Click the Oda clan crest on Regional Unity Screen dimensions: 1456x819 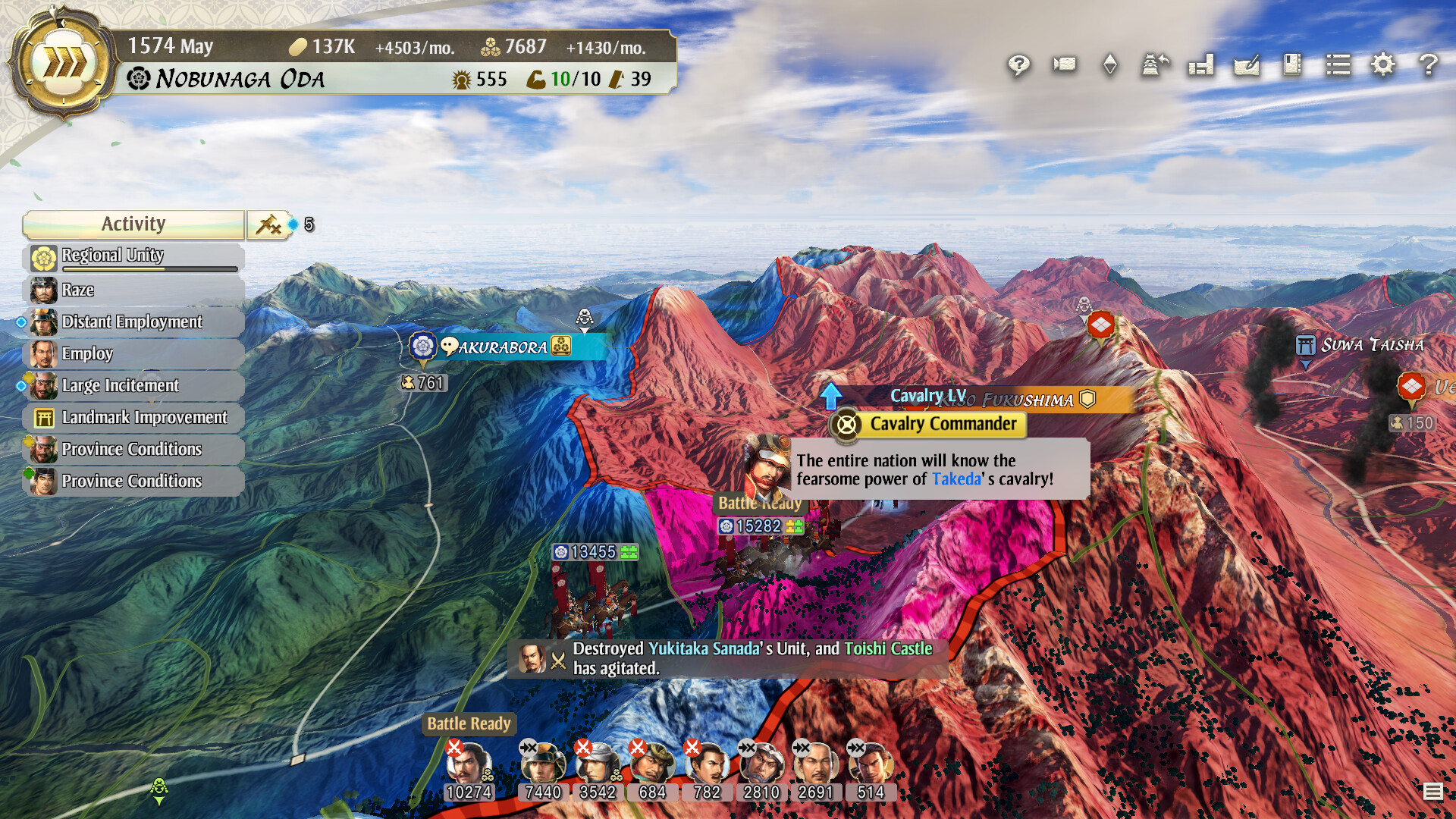coord(42,256)
